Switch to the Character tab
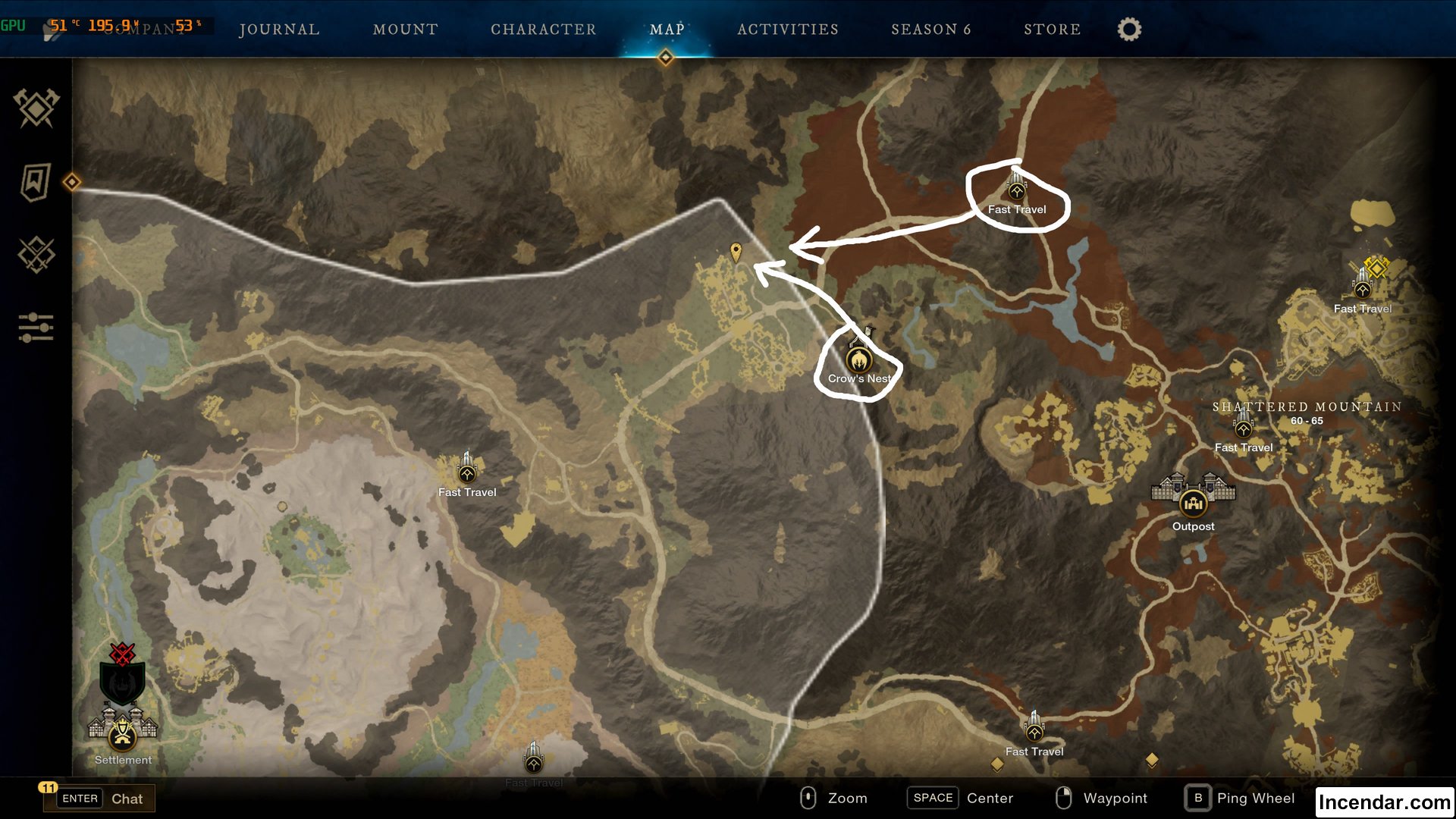This screenshot has height=819, width=1456. click(543, 30)
